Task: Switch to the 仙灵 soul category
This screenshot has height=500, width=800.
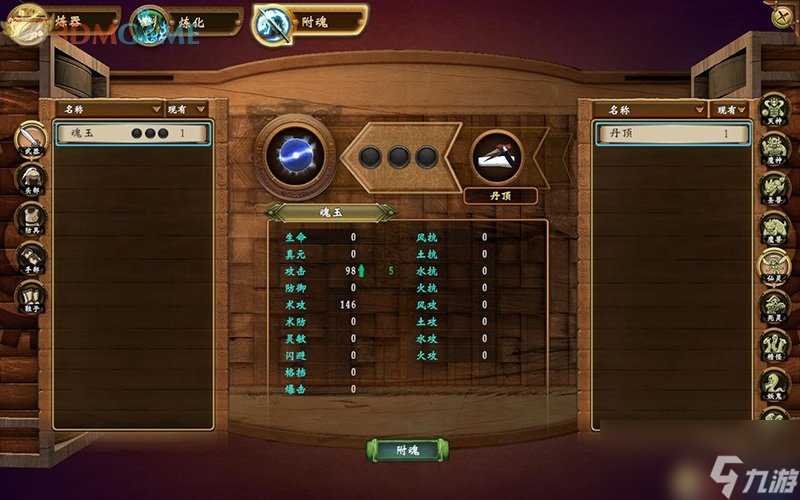Action: [x=775, y=265]
